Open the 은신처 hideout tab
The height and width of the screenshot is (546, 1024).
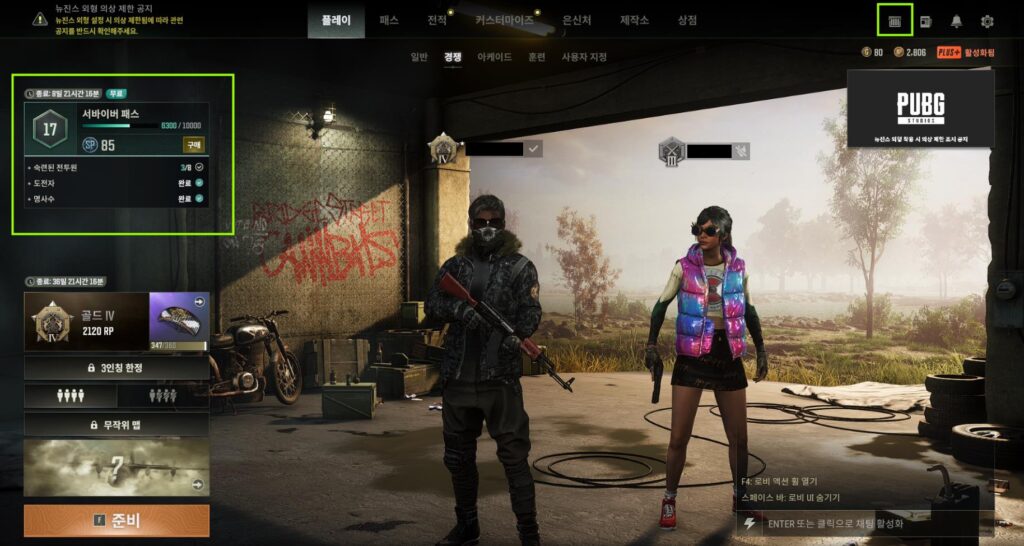[x=578, y=20]
